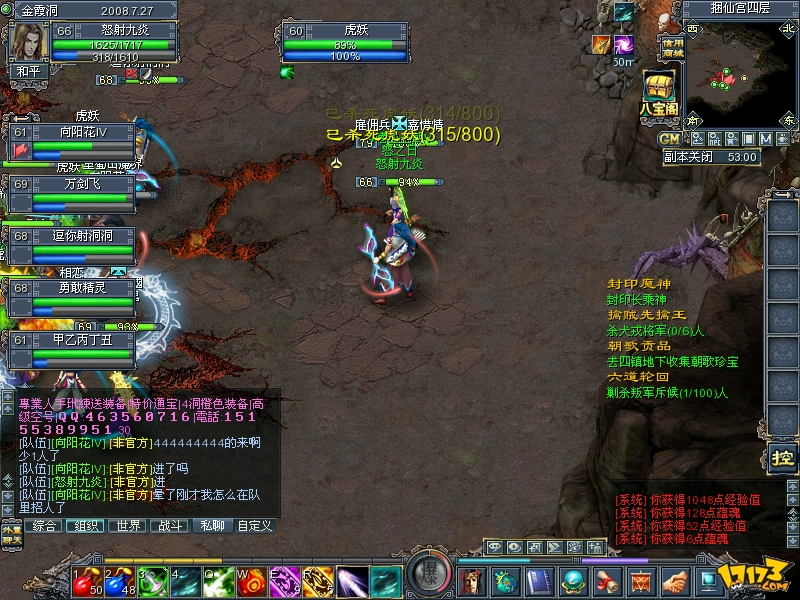This screenshot has width=800, height=600.
Task: Switch chat to the 世界 tab
Action: (x=128, y=525)
